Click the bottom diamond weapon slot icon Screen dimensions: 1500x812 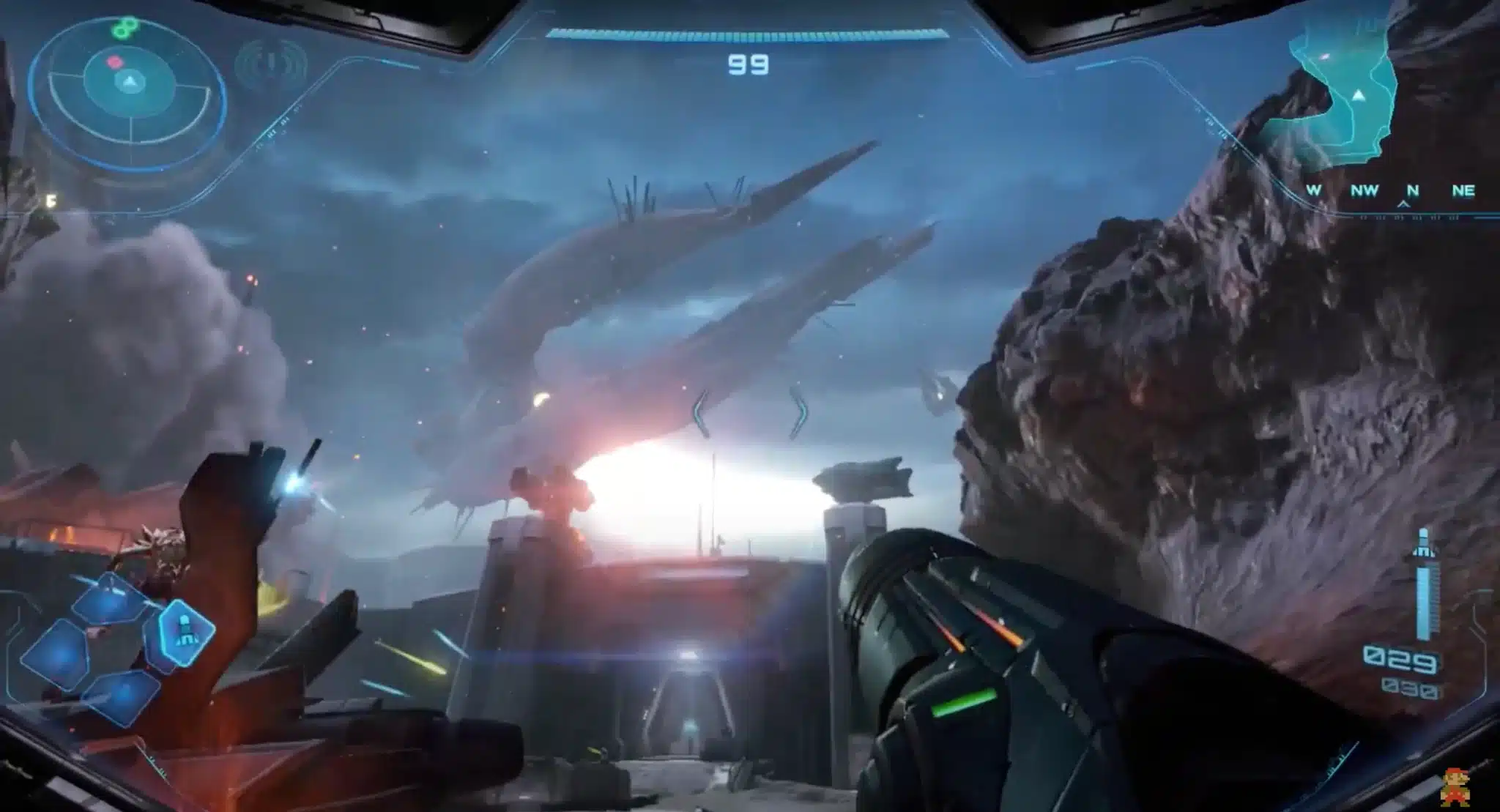tap(123, 698)
